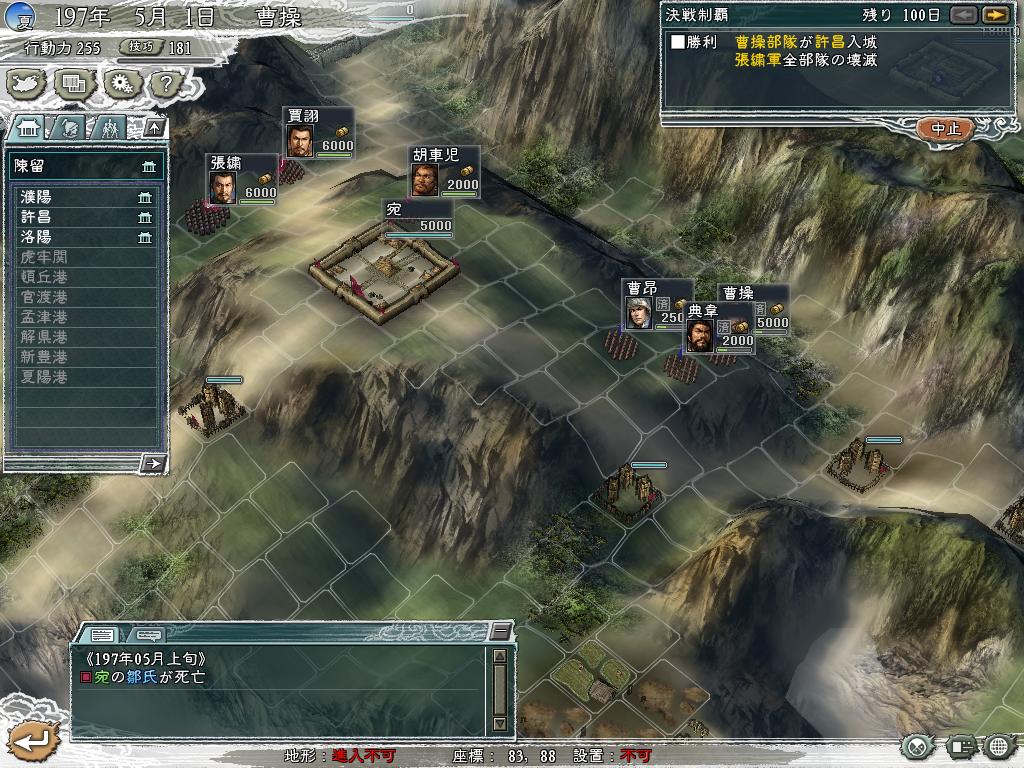Show next objective with yellow arrow
The height and width of the screenshot is (768, 1024).
coord(994,15)
